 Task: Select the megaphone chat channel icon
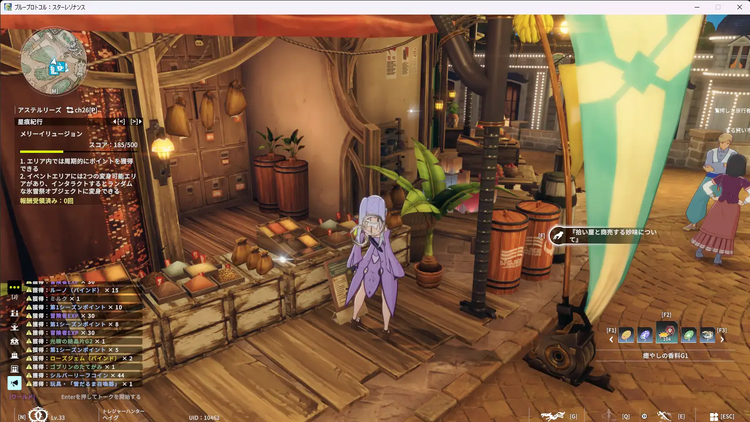point(14,382)
